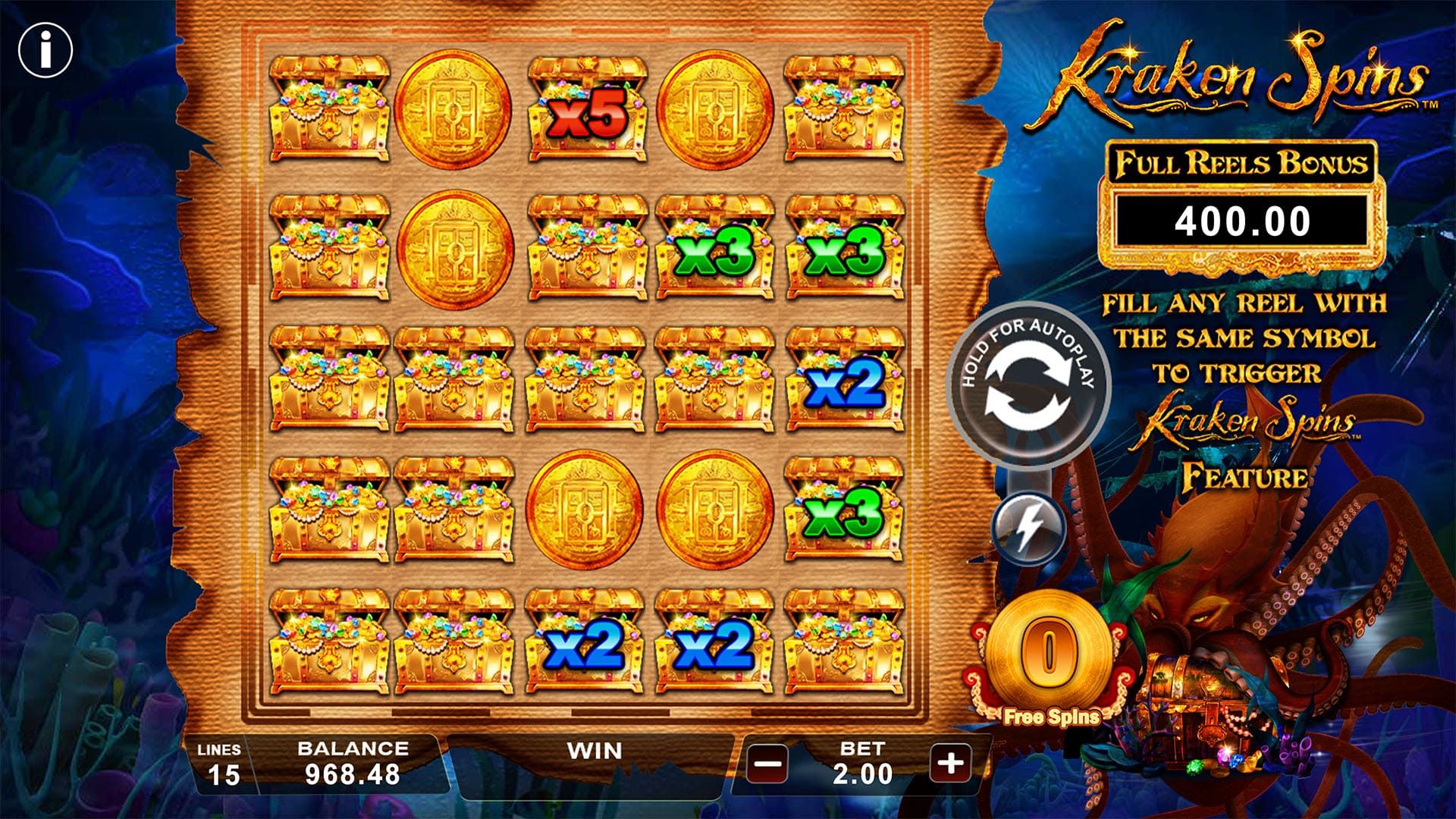Spin the reels with the autoplay button
This screenshot has height=819, width=1456.
[x=1028, y=384]
